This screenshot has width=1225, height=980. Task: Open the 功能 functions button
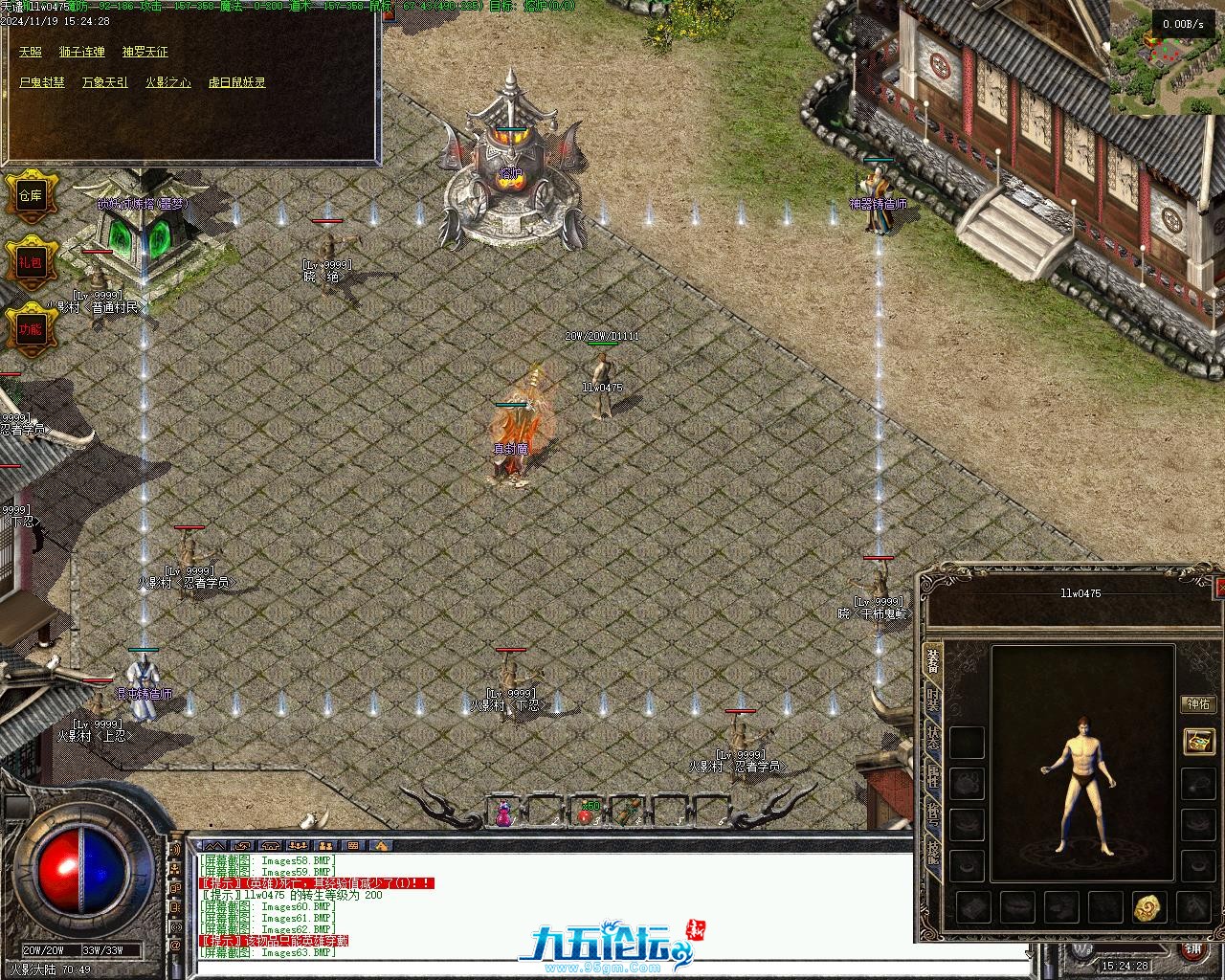tap(31, 328)
